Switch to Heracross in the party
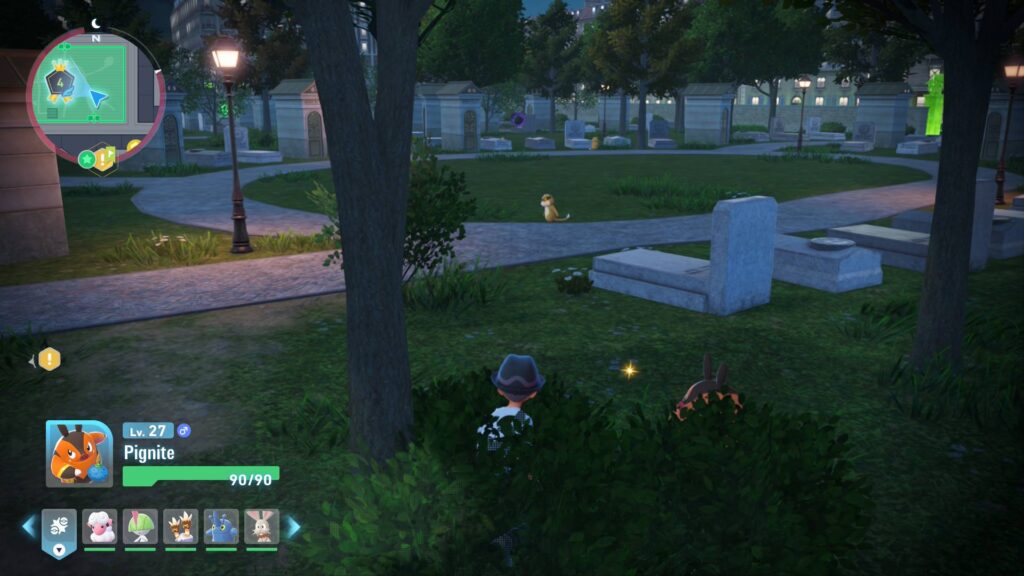The image size is (1024, 576). tap(221, 526)
